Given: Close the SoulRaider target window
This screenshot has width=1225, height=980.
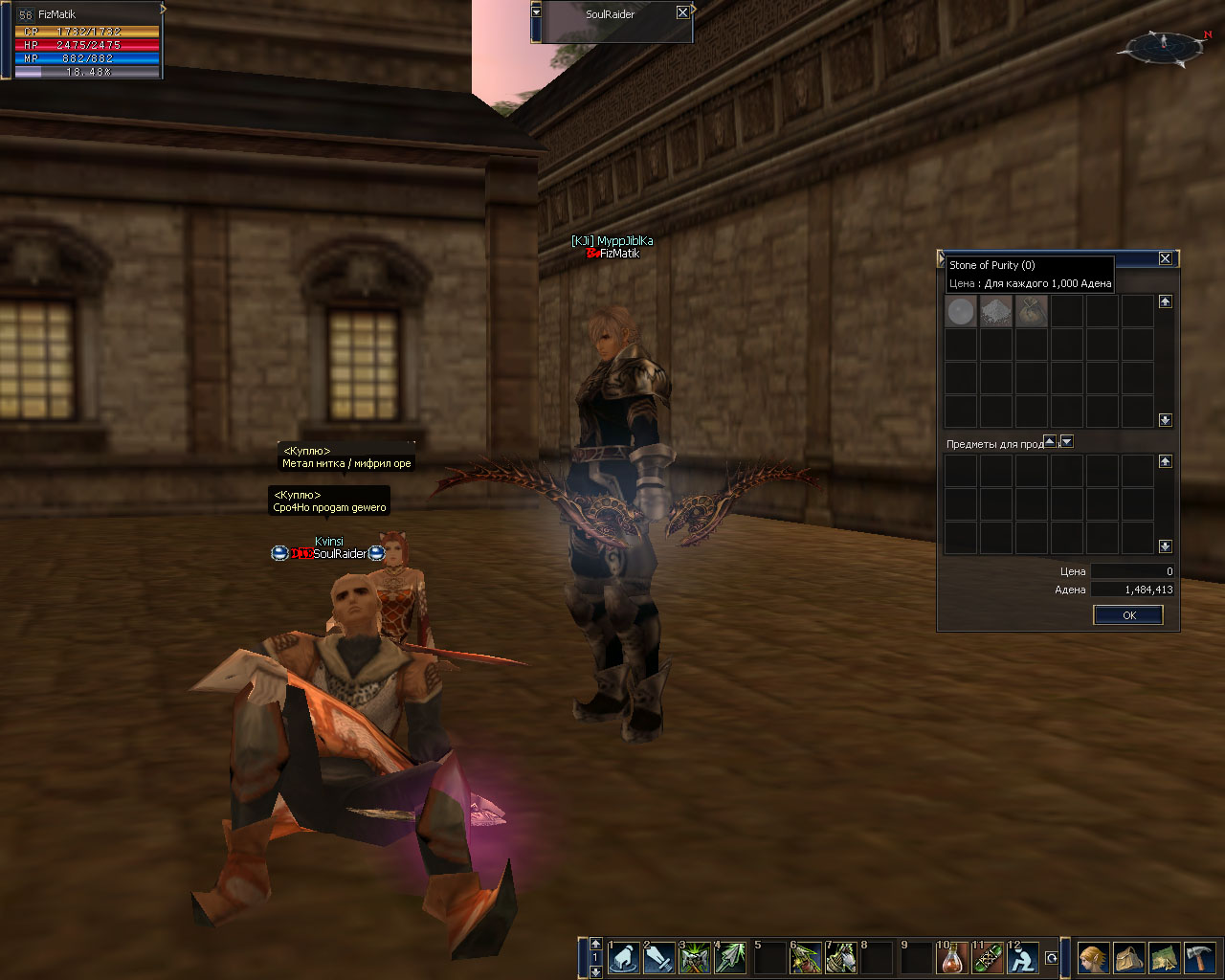Looking at the screenshot, I should point(682,13).
